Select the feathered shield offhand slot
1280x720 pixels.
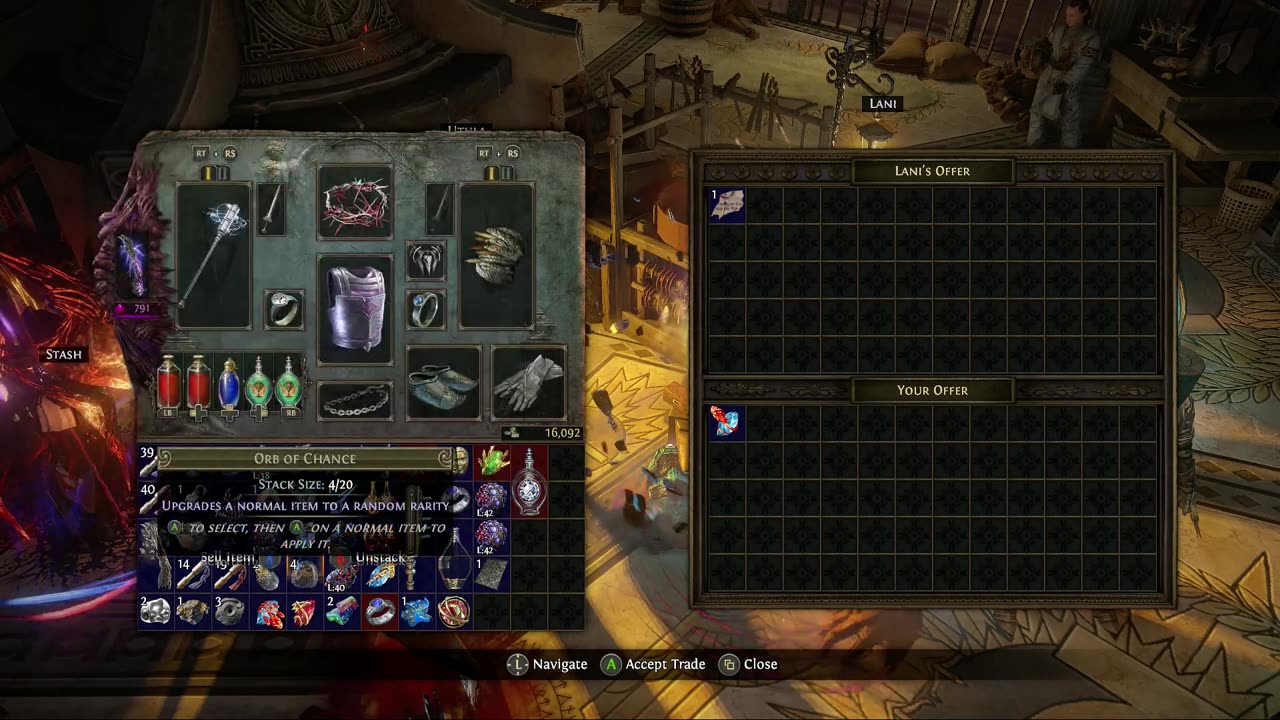click(x=496, y=255)
